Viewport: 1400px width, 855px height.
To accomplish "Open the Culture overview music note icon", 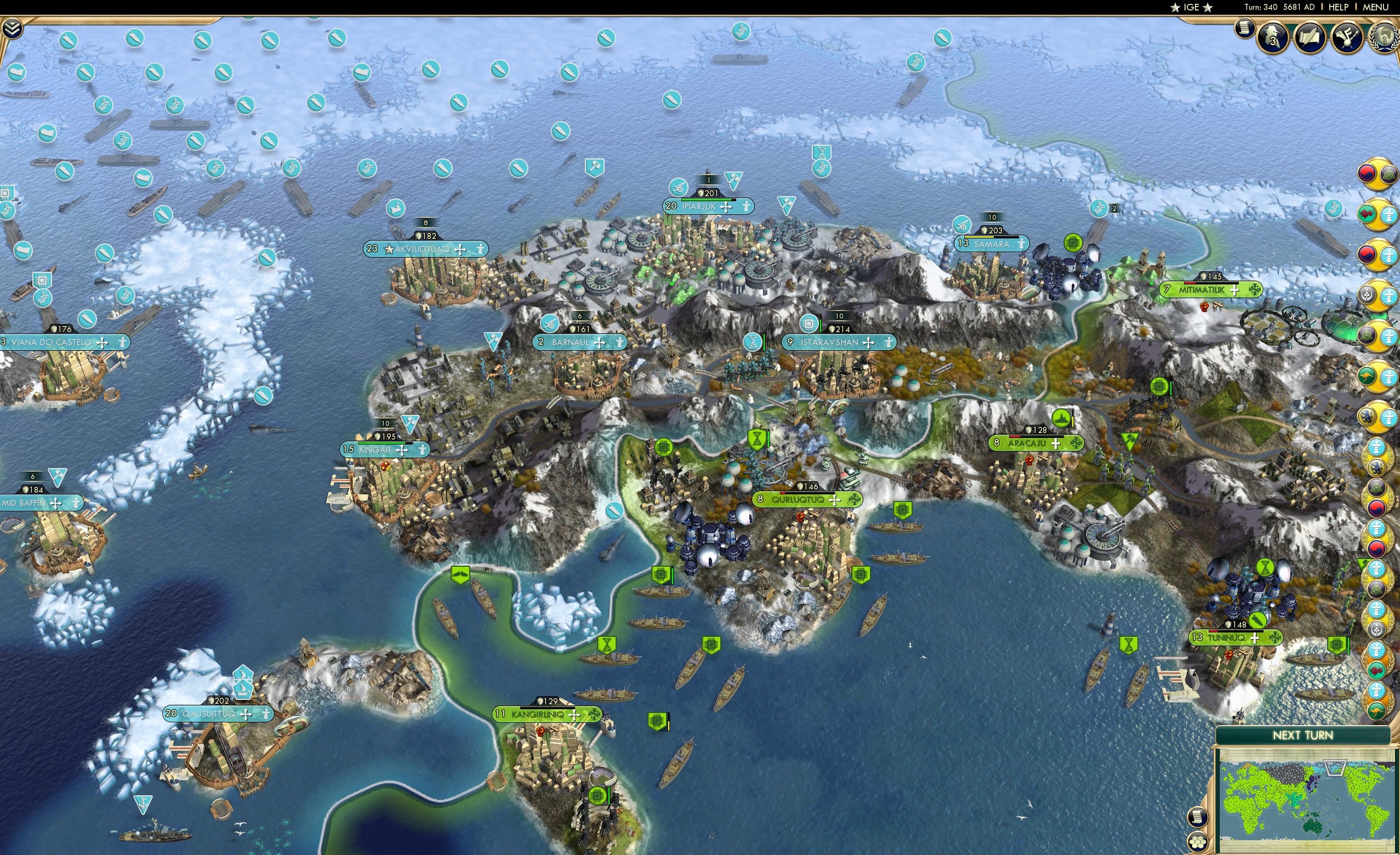I will tap(1346, 37).
